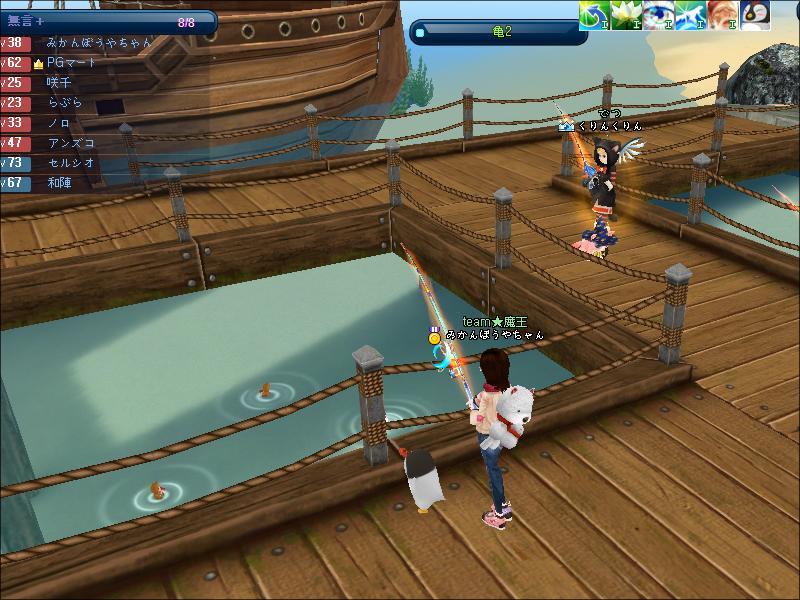Pick player アンズコ in the party list

(68, 143)
